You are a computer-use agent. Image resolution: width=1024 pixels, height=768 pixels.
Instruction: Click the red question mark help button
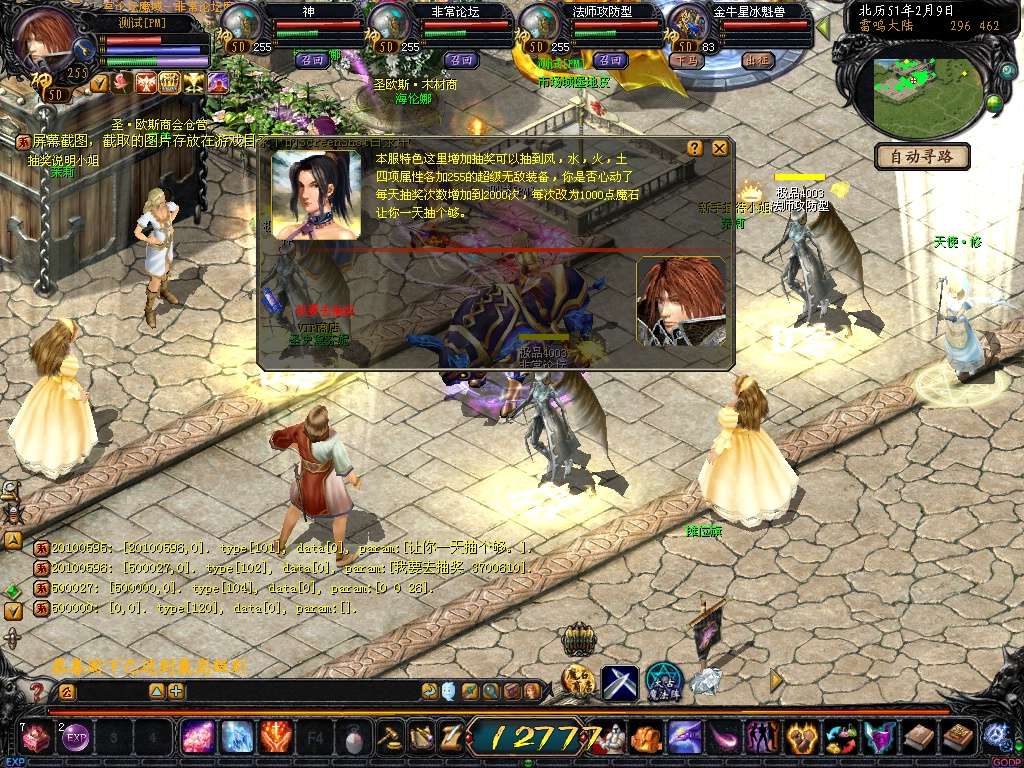(x=37, y=691)
